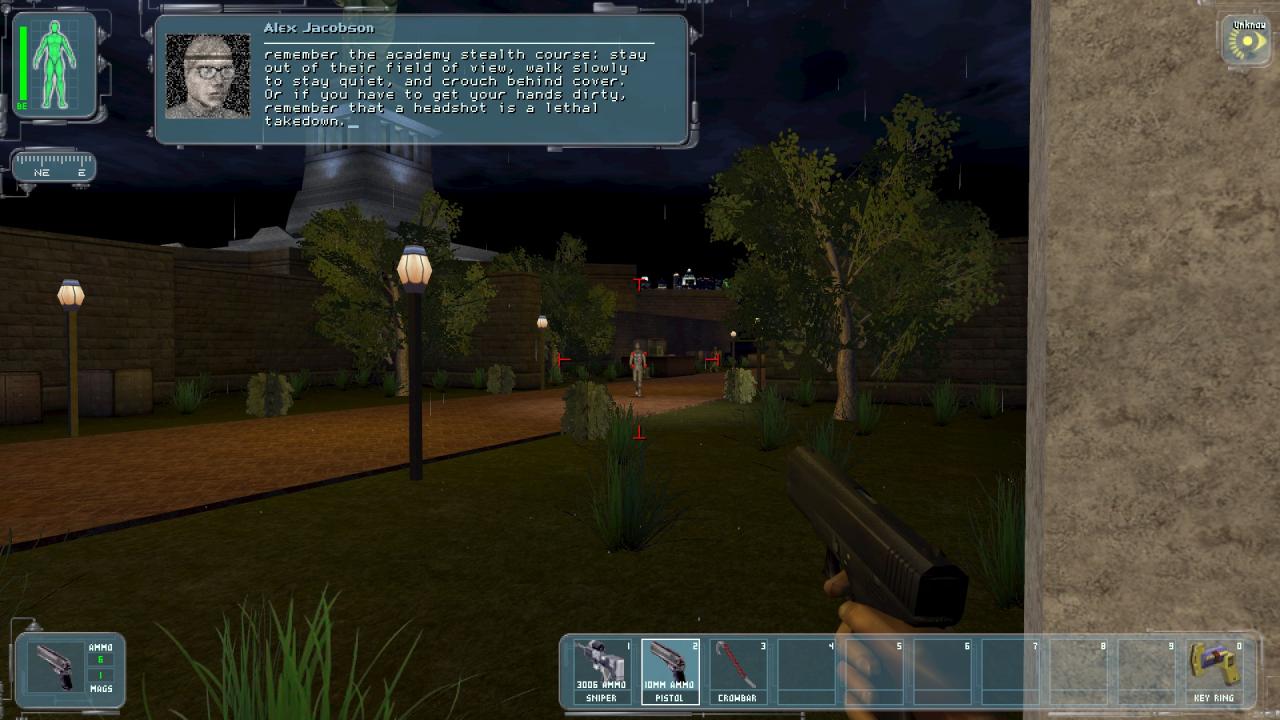This screenshot has height=720, width=1280.
Task: Choose the Pistol in the item belt
Action: pyautogui.click(x=670, y=671)
